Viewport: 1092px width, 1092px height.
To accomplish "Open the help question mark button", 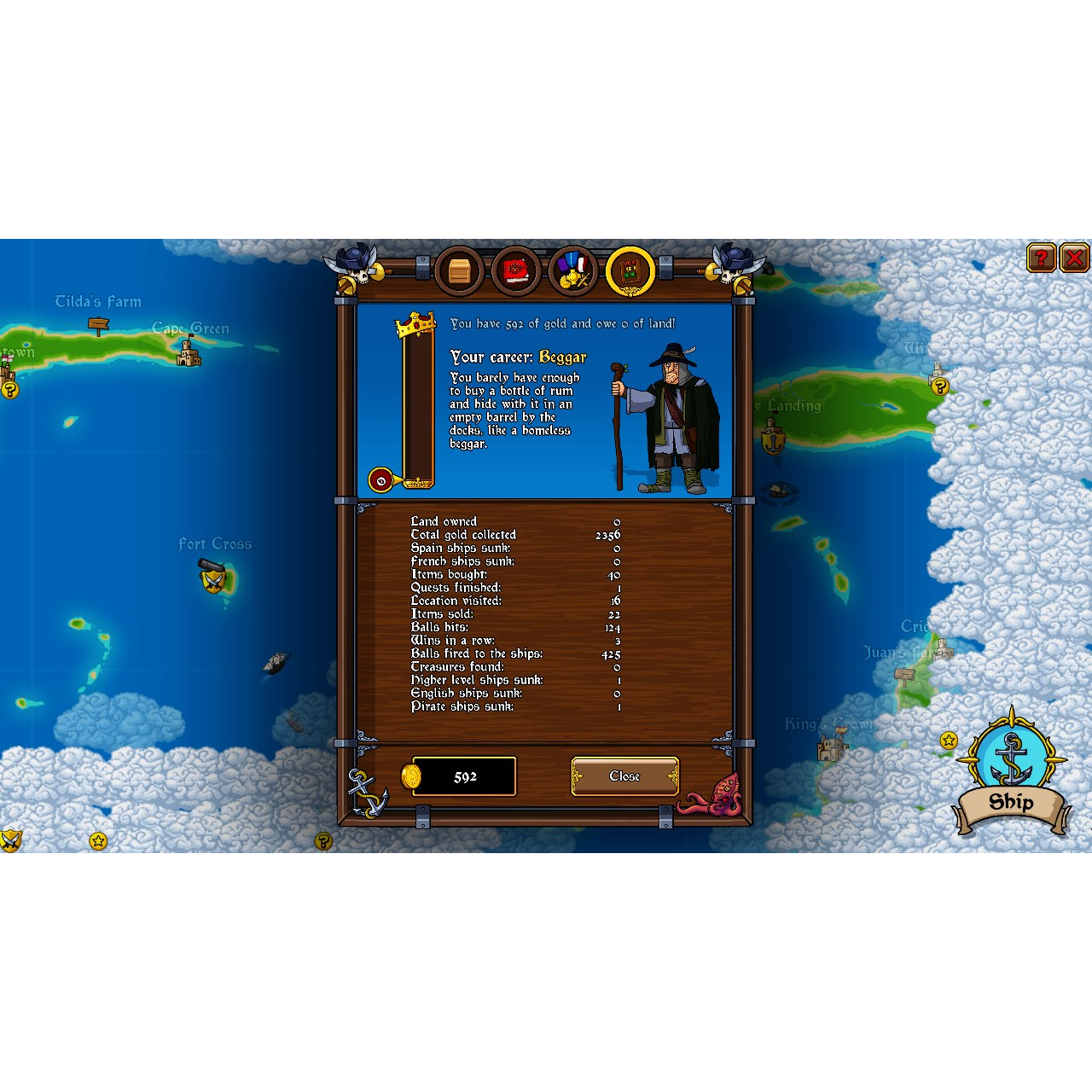I will pyautogui.click(x=1040, y=258).
